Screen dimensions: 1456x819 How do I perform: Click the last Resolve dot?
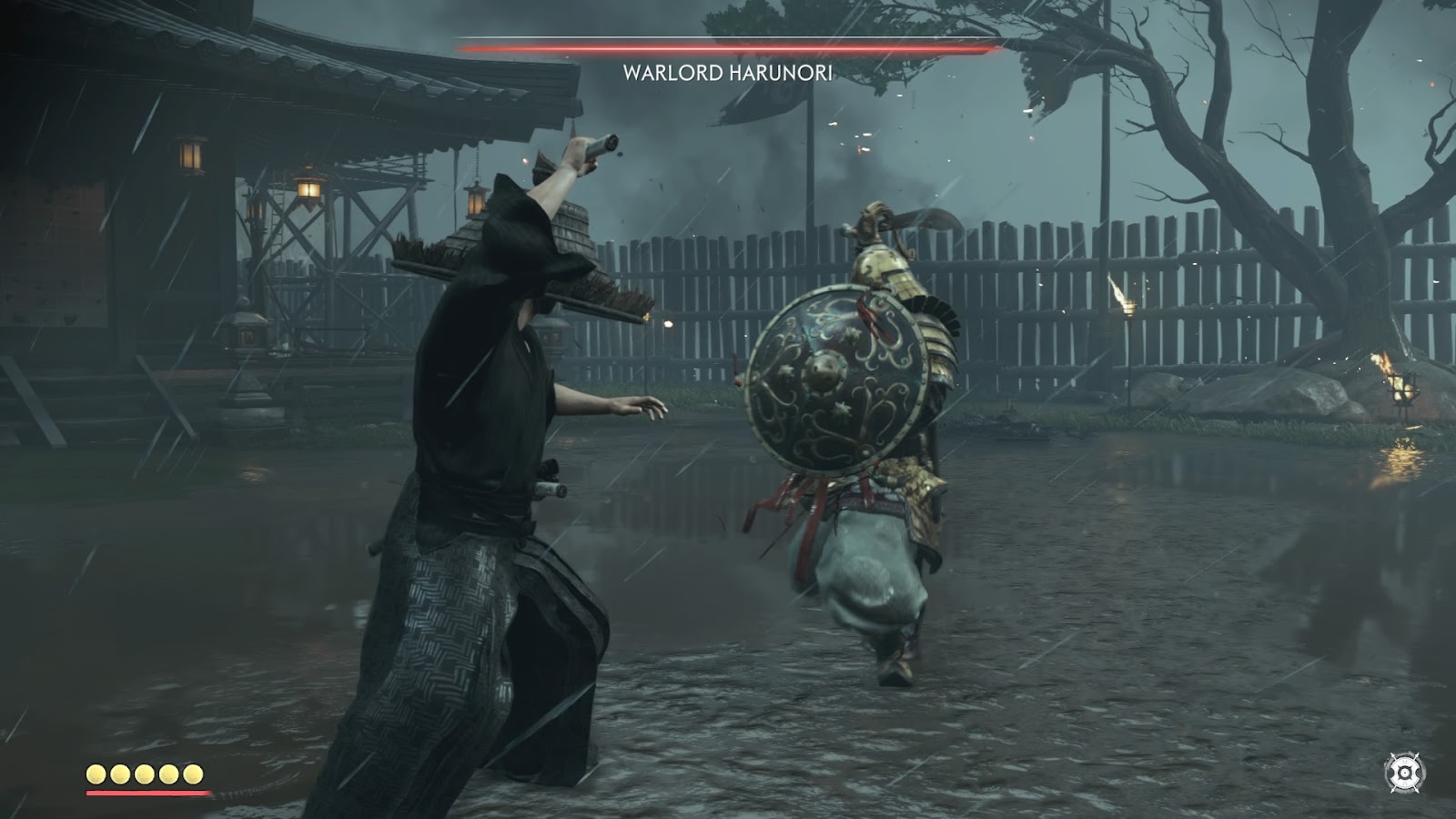click(192, 773)
